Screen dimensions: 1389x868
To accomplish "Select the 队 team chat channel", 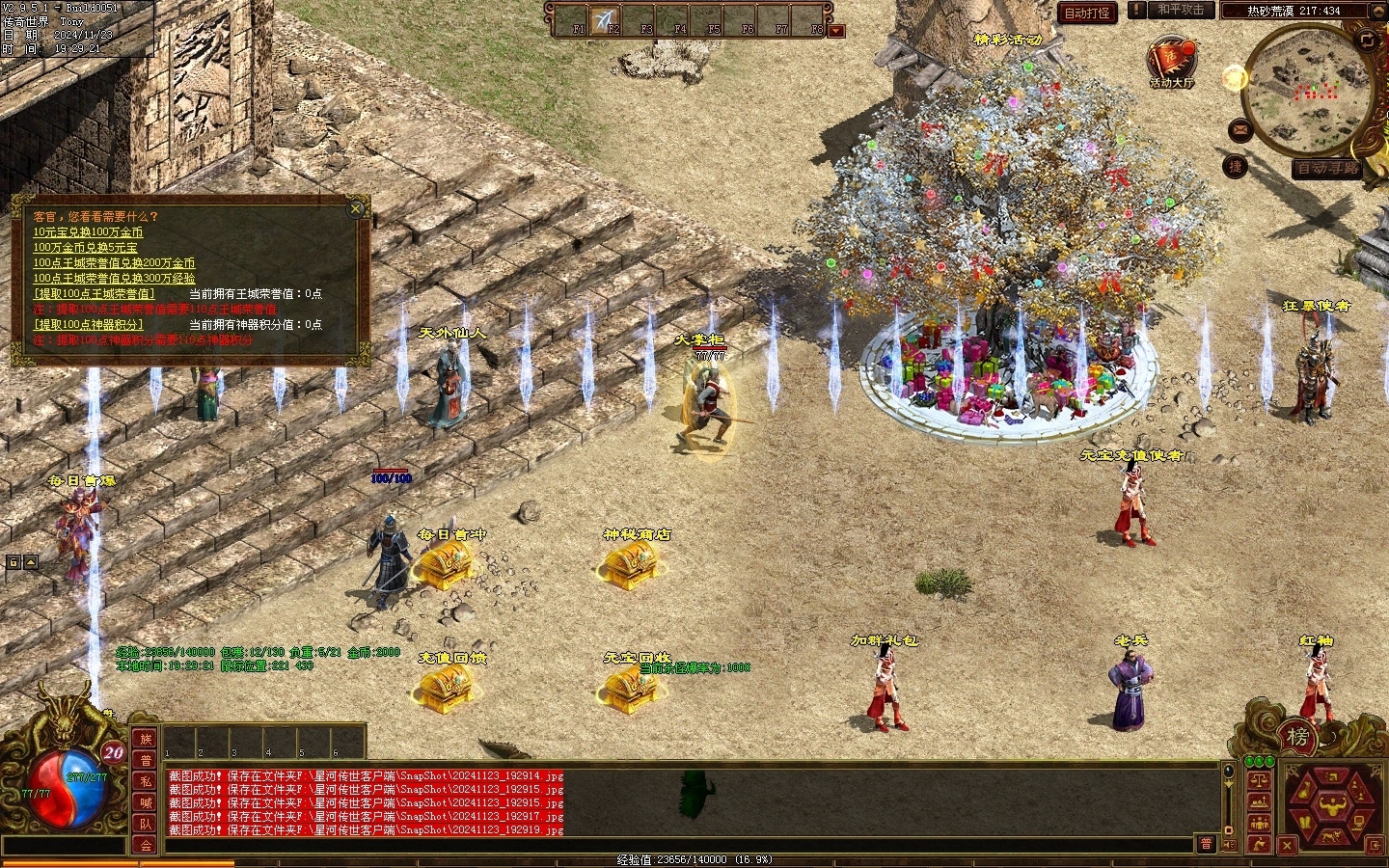I will point(146,824).
